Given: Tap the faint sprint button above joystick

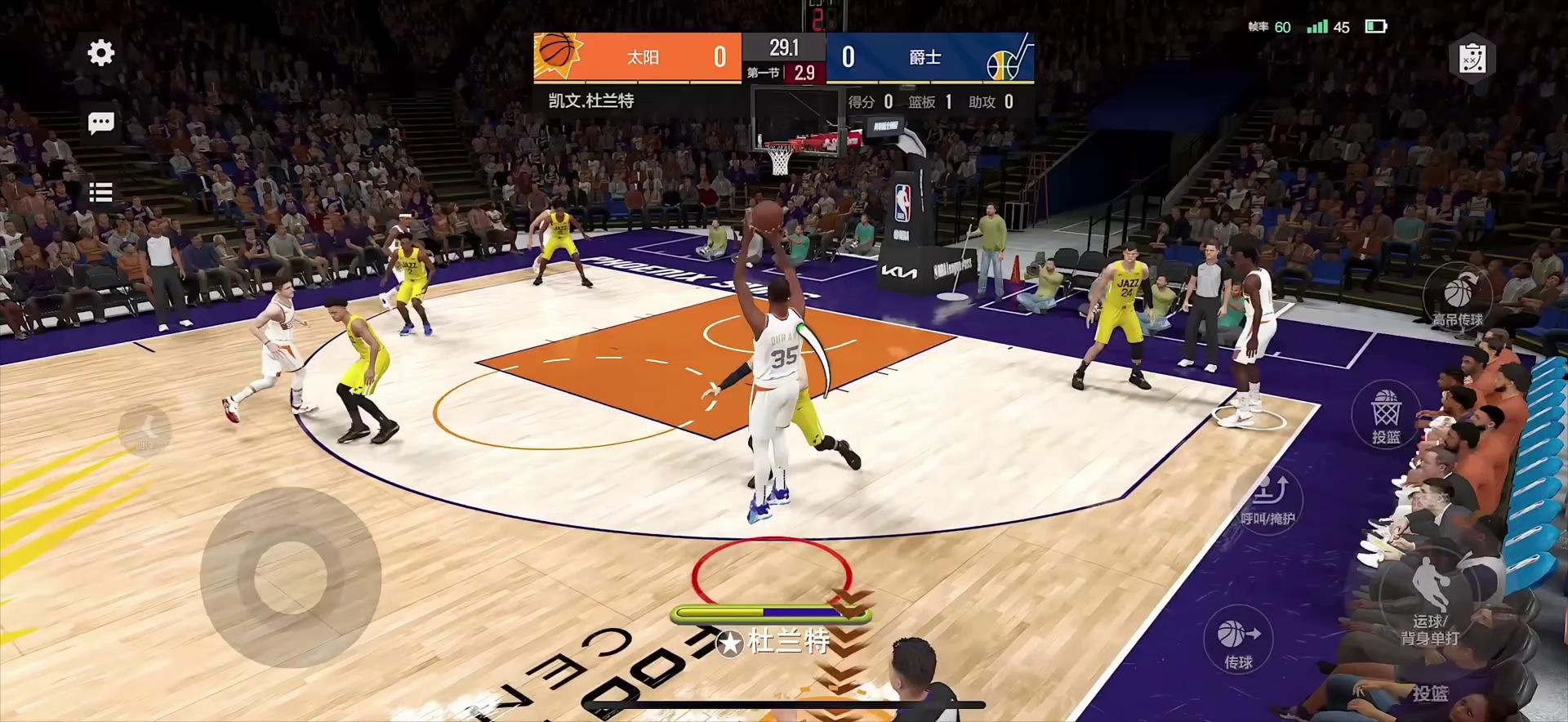Looking at the screenshot, I should 145,430.
